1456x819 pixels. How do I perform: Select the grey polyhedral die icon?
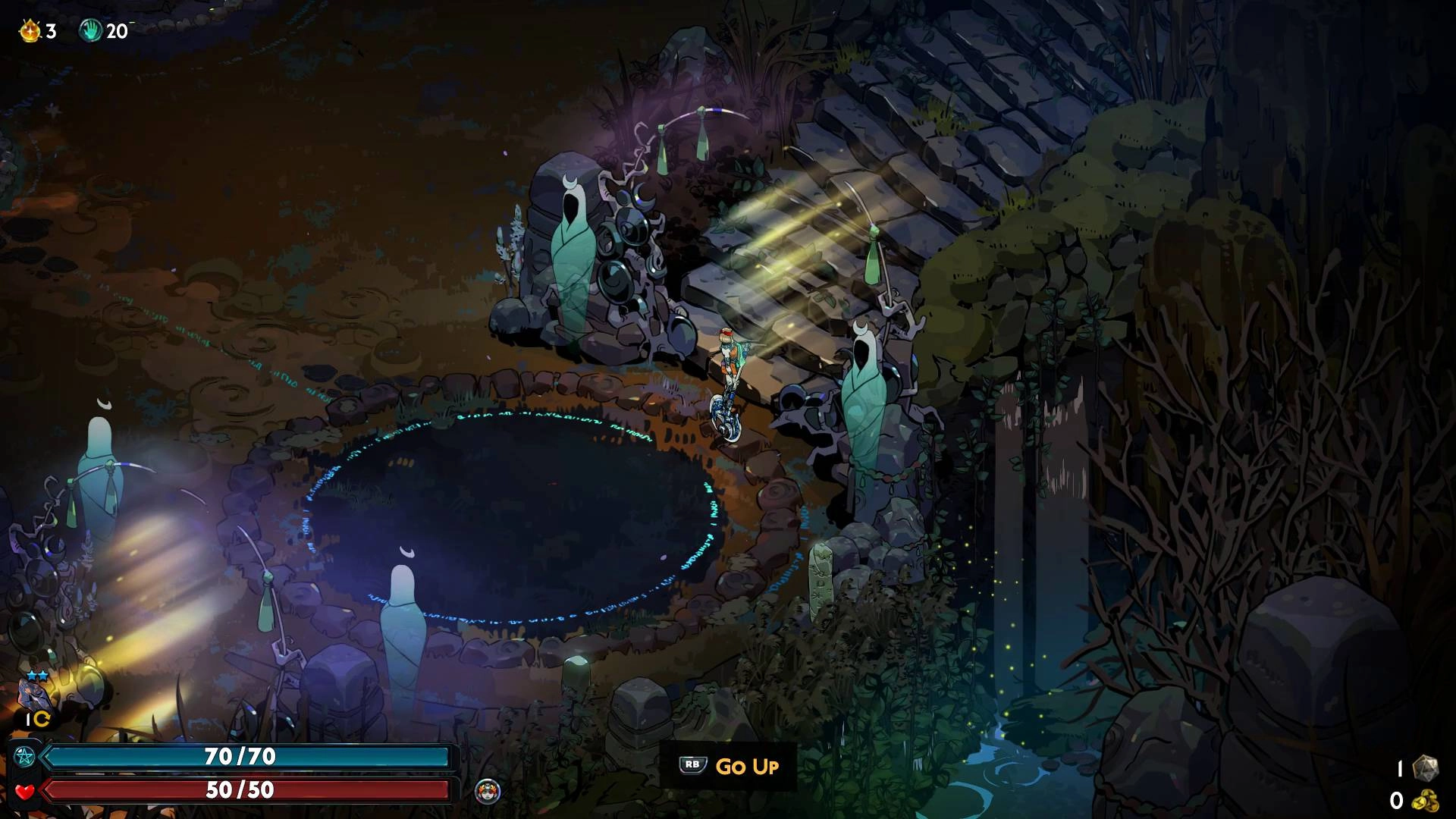pos(1426,767)
